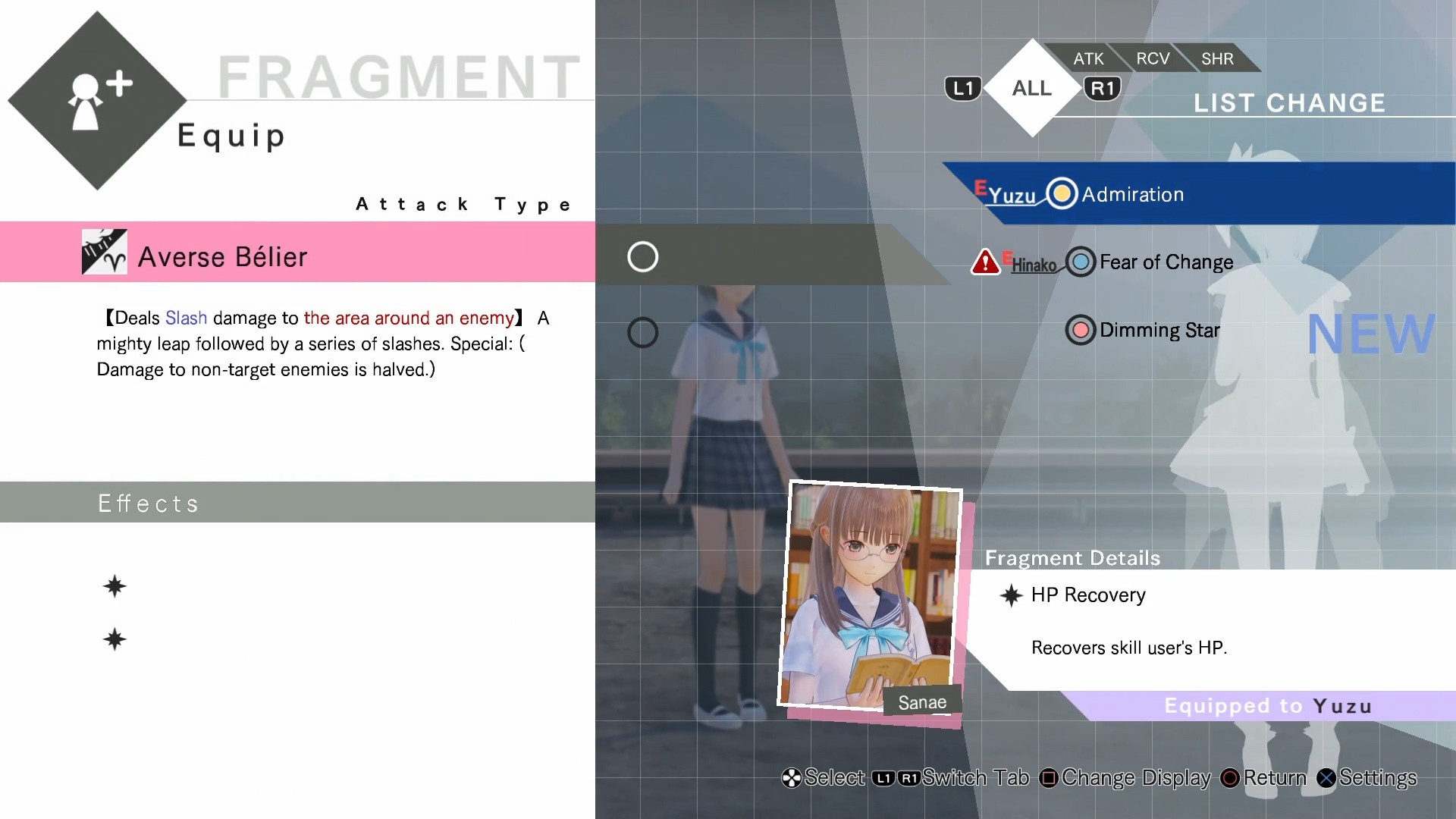The height and width of the screenshot is (819, 1456).
Task: Click the L1 shoulder button icon
Action: [962, 87]
